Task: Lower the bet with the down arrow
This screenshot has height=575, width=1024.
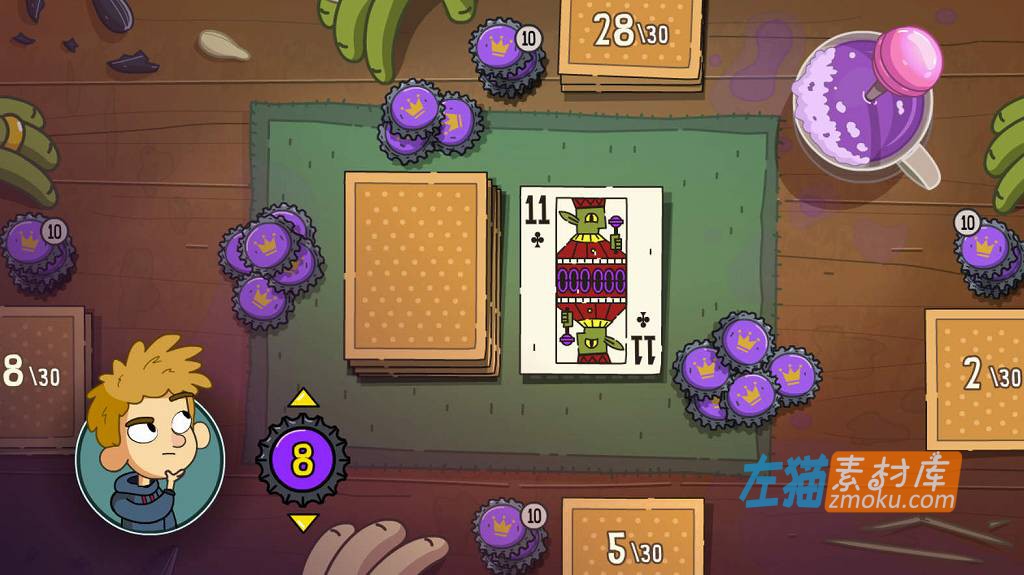Action: 303,522
